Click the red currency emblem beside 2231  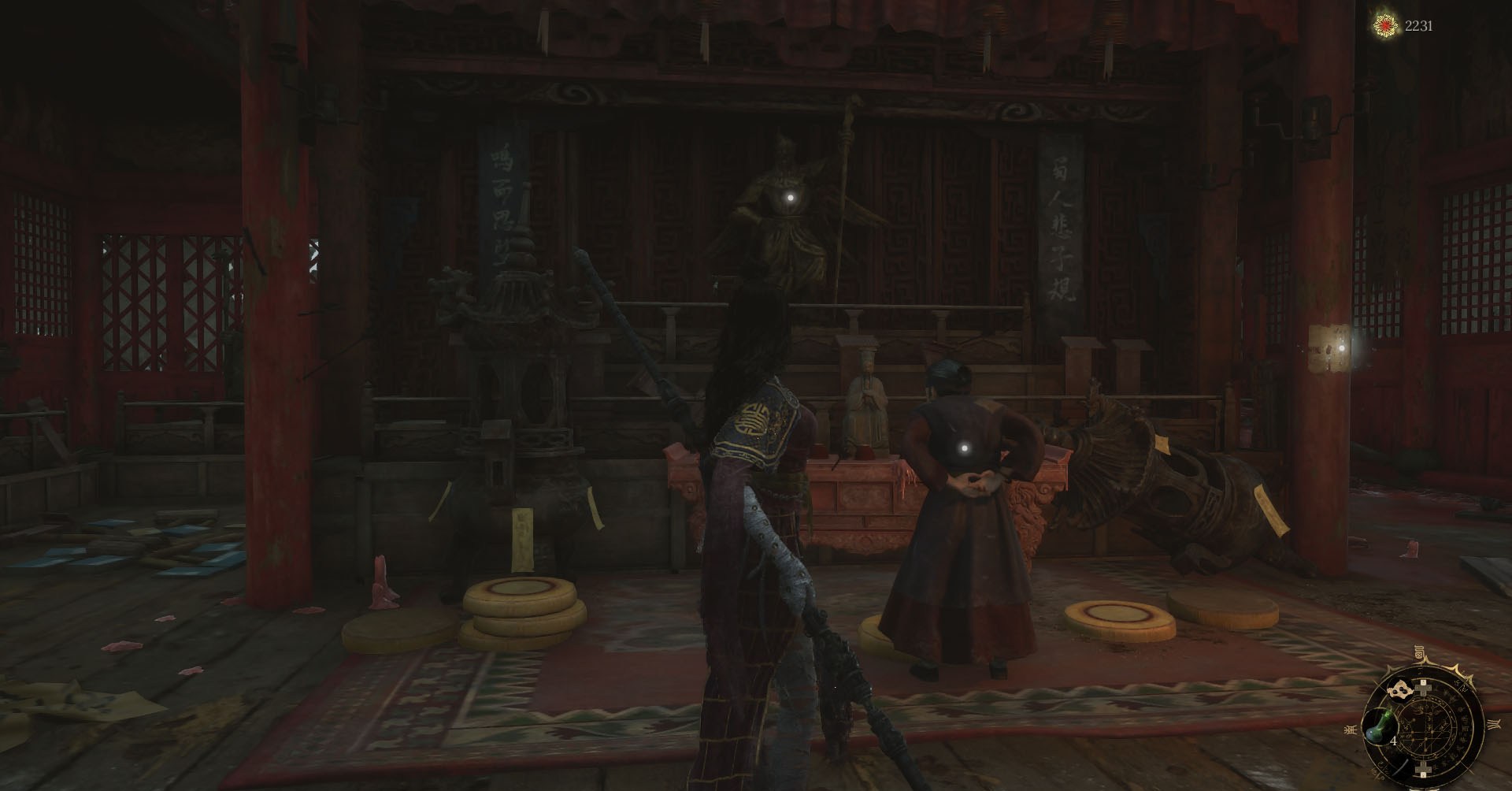point(1385,25)
